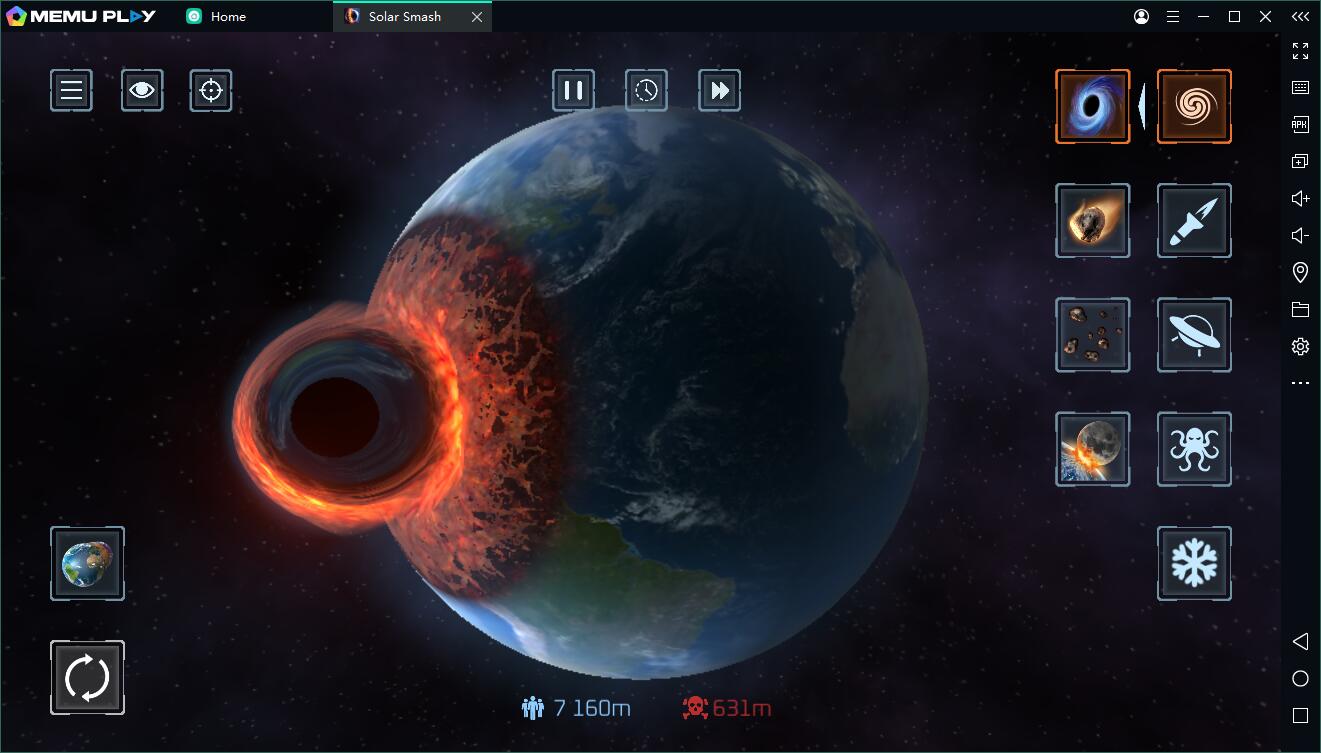Pick the missile weapon
1321x753 pixels.
click(1194, 220)
